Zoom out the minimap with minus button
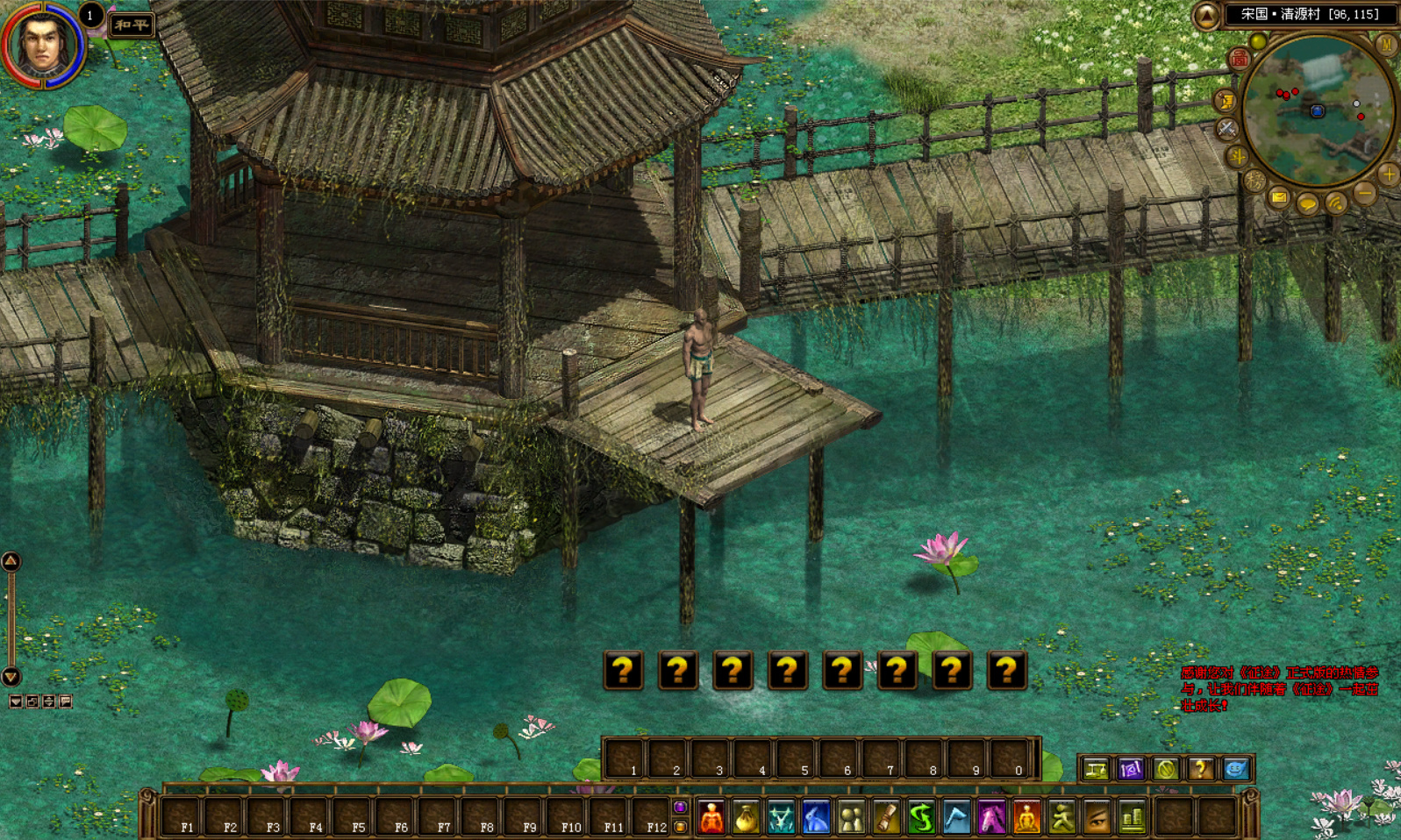The image size is (1401, 840). point(1364,193)
